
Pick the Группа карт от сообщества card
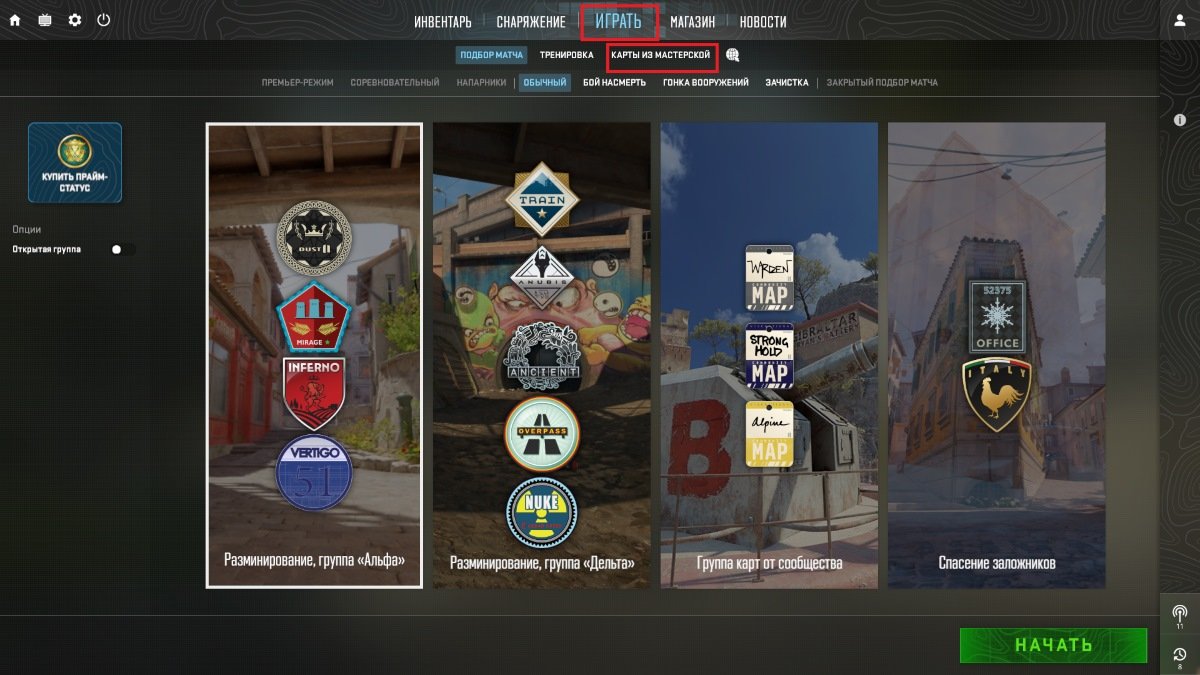(x=769, y=355)
